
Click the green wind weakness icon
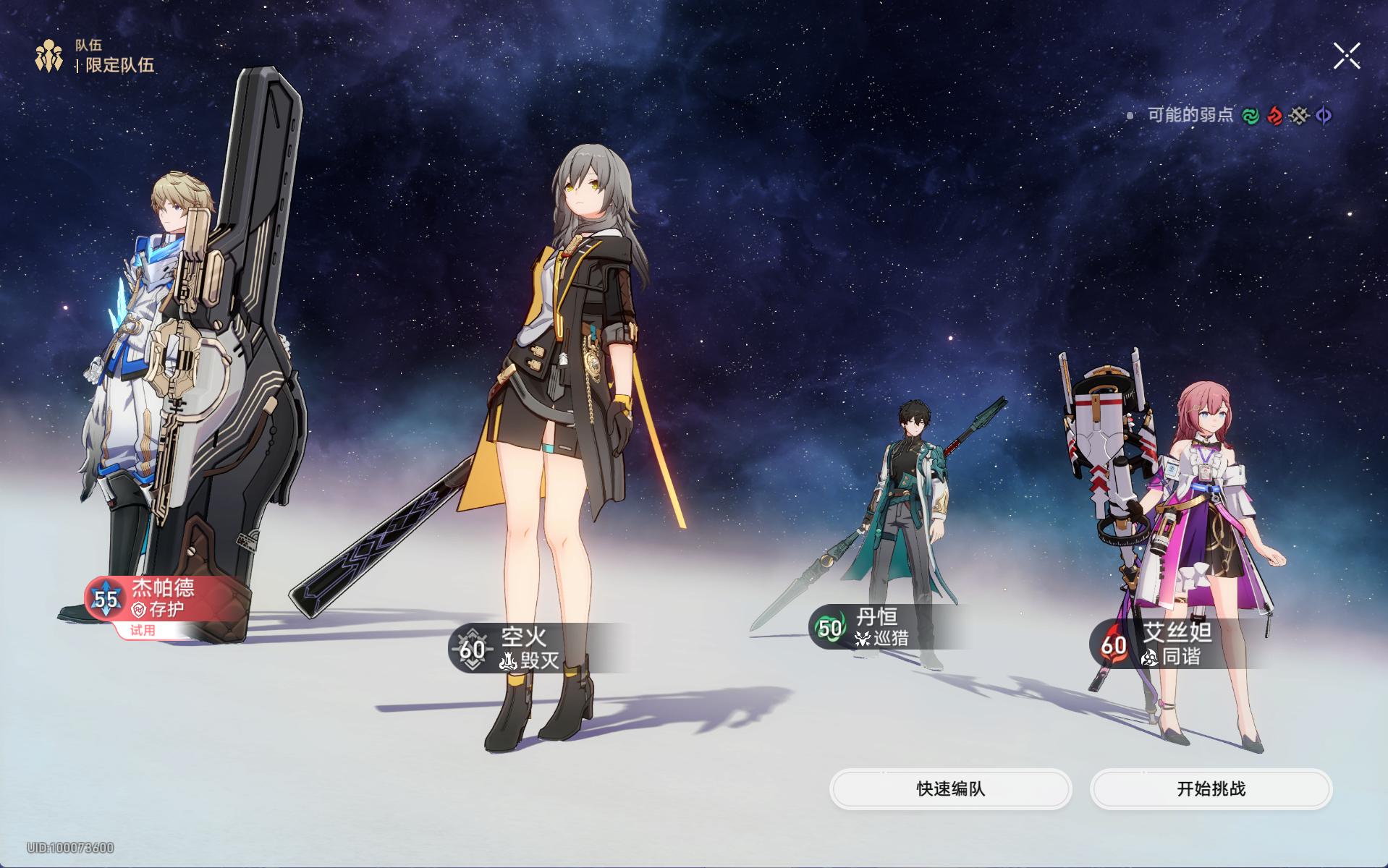1250,116
